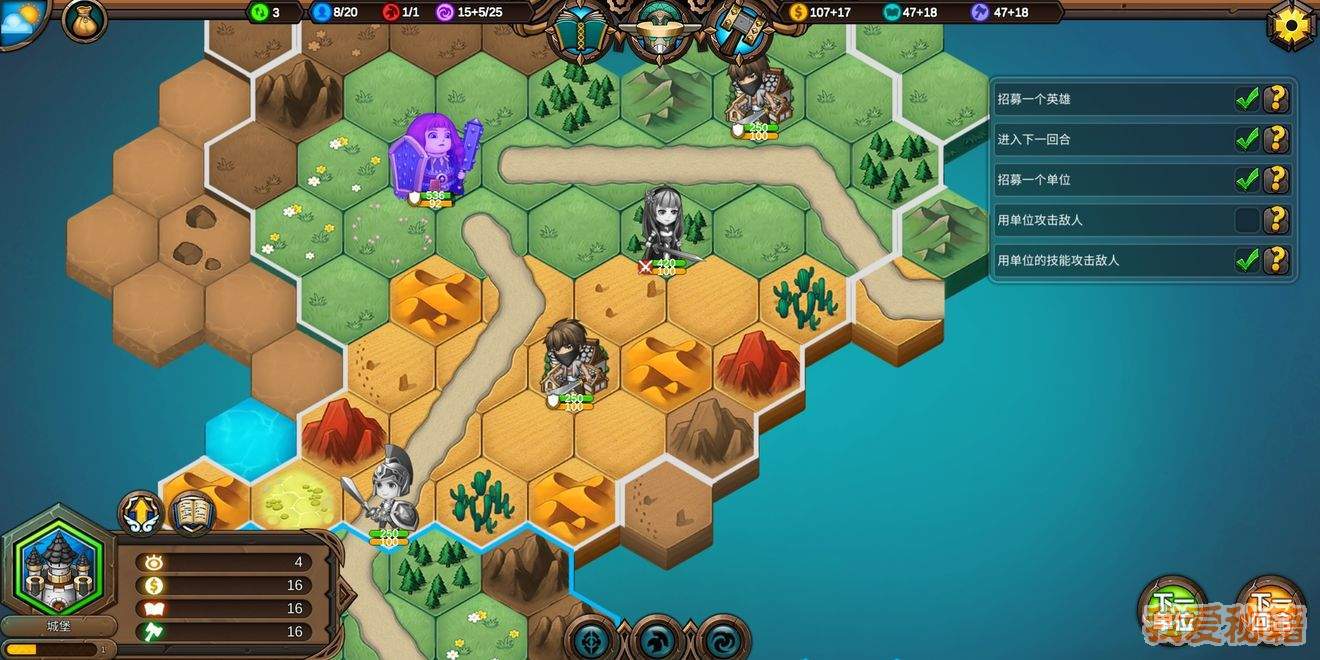
Task: Show help for 招募一个英雄 quest
Action: click(1276, 99)
